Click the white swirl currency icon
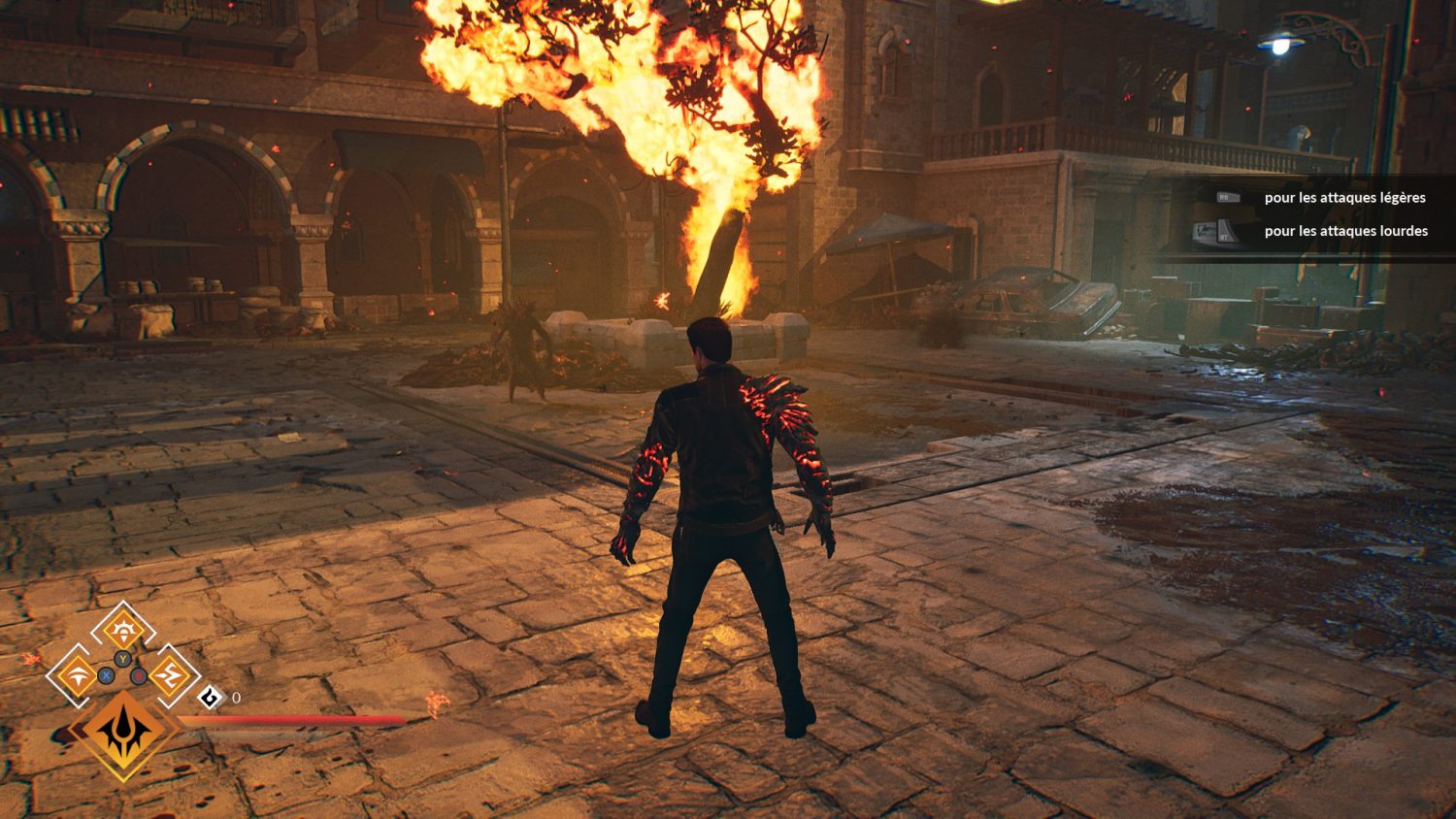The width and height of the screenshot is (1456, 819). [x=211, y=697]
